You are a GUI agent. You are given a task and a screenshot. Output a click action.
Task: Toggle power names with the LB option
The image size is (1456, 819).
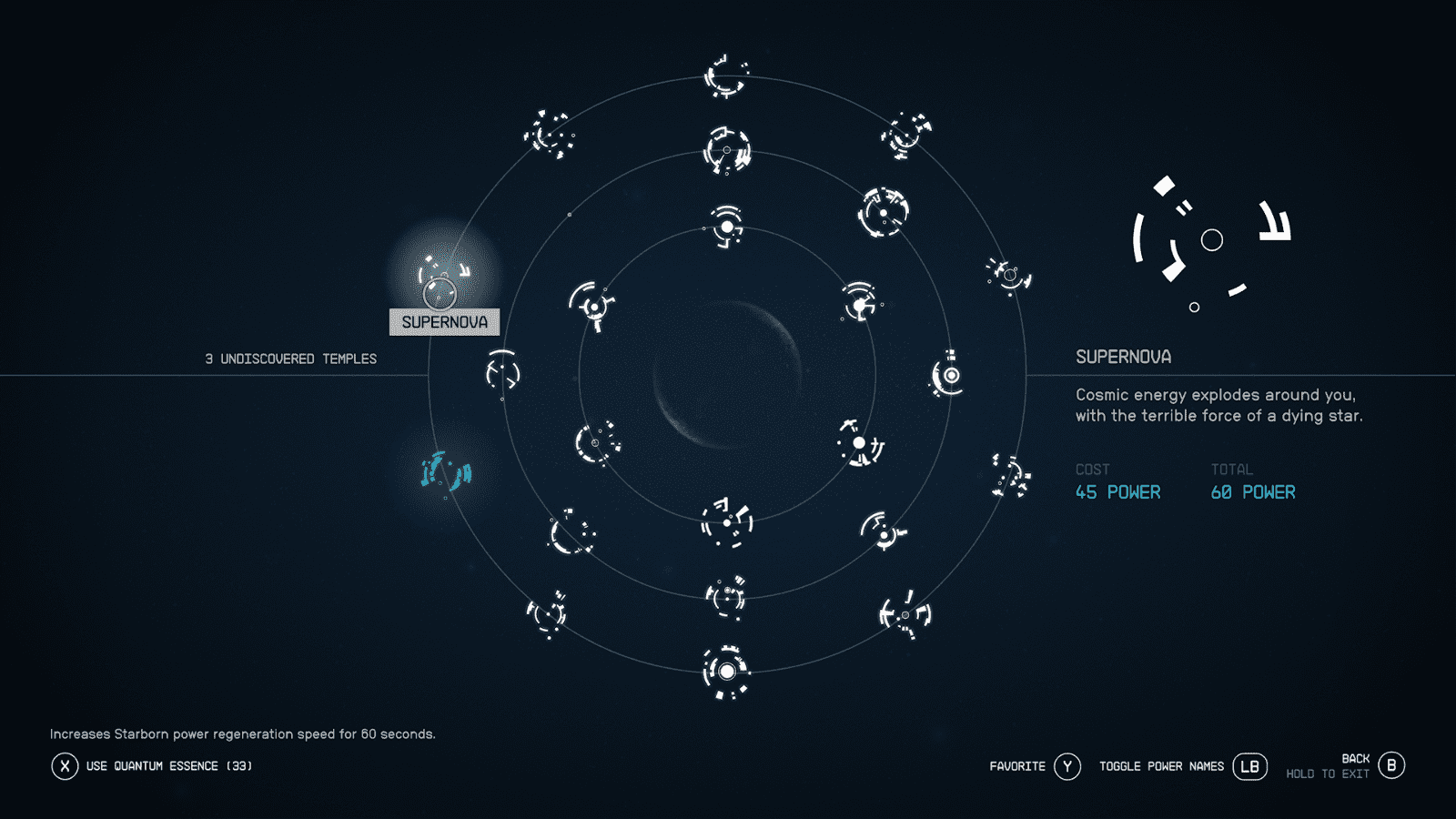(x=1250, y=766)
